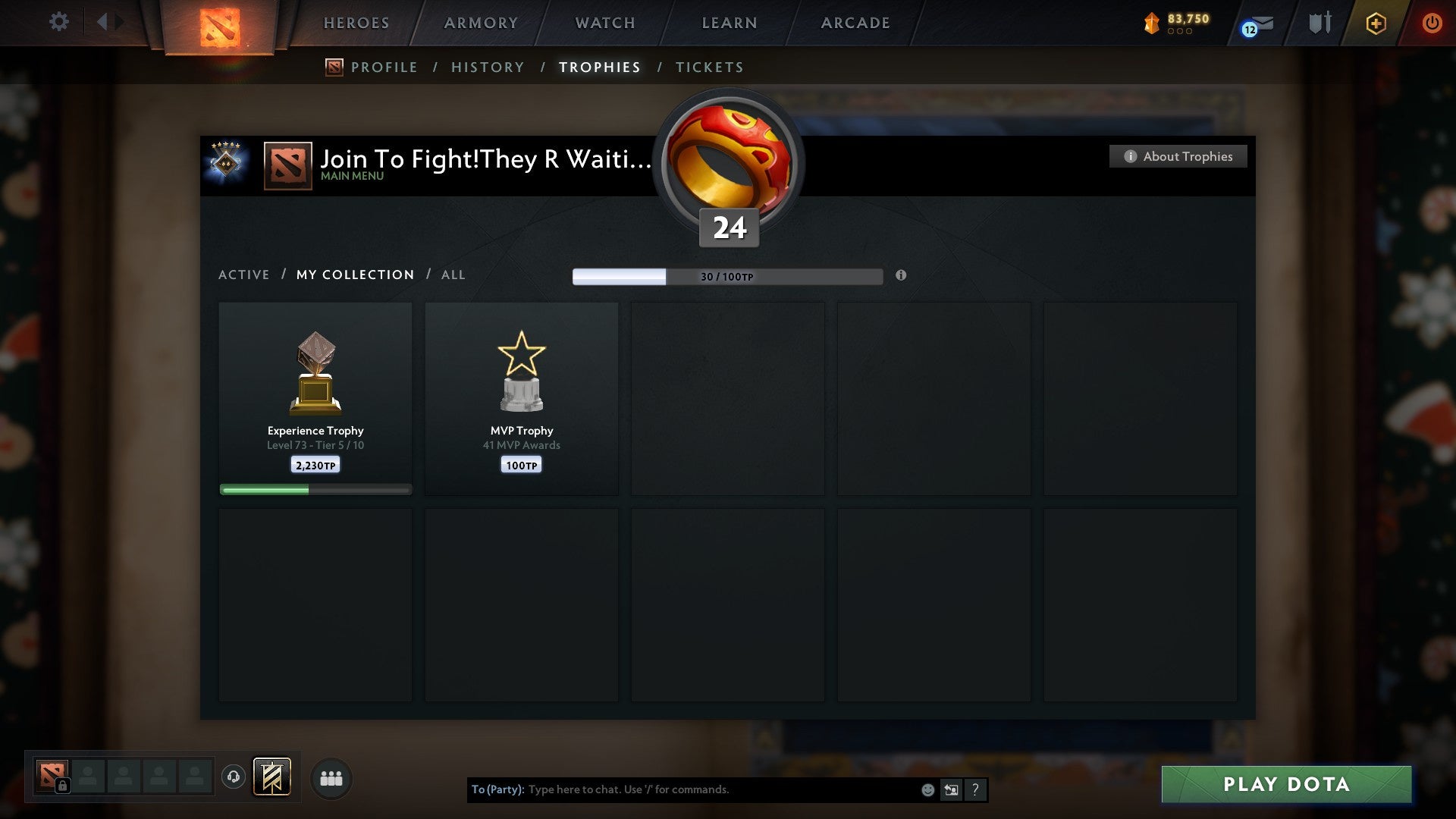Switch to the ACTIVE trophies filter
The width and height of the screenshot is (1456, 819).
pos(244,275)
